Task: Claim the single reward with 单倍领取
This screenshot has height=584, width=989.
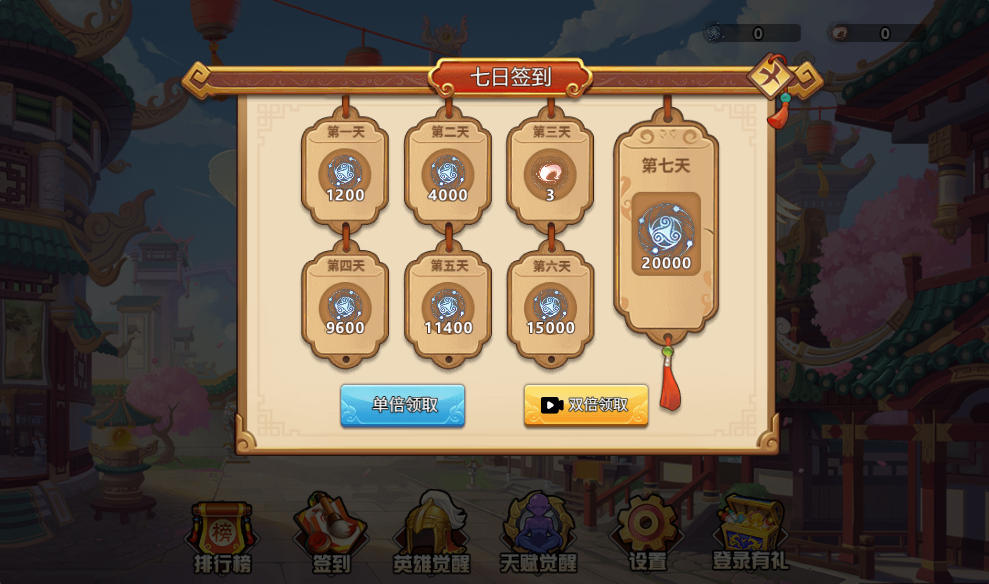Action: pyautogui.click(x=403, y=405)
